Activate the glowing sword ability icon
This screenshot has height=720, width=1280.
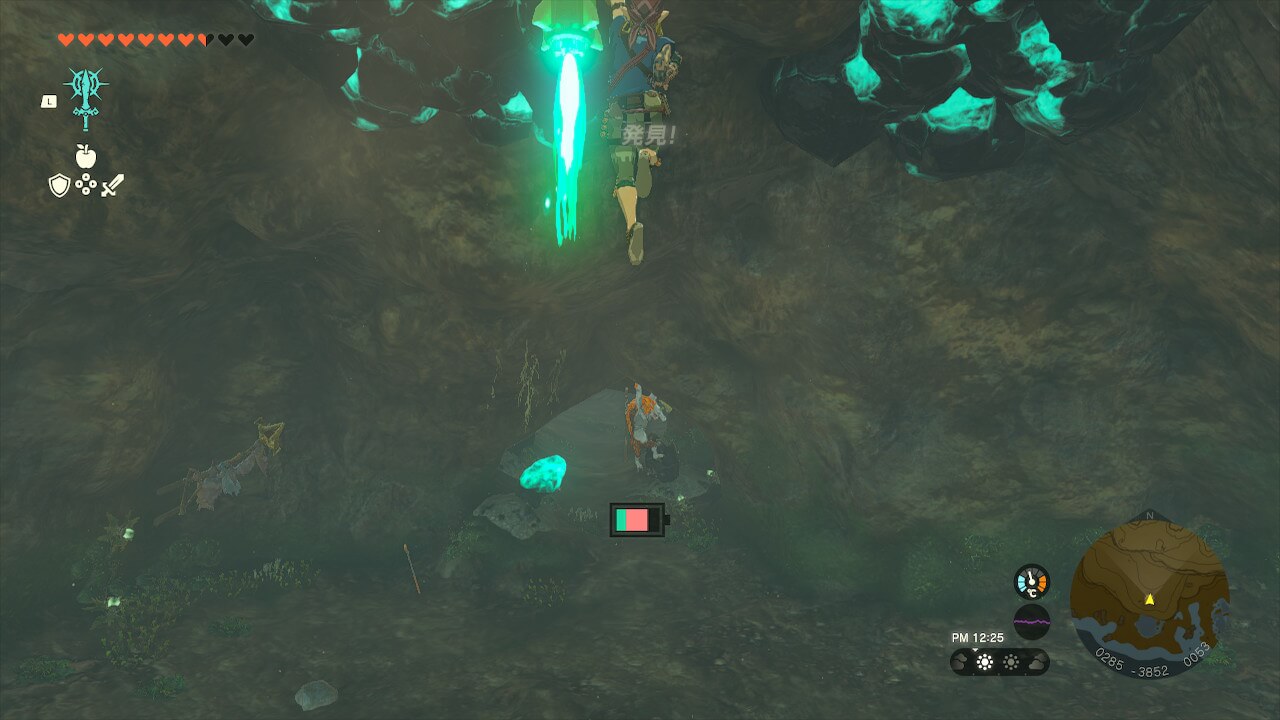click(85, 98)
